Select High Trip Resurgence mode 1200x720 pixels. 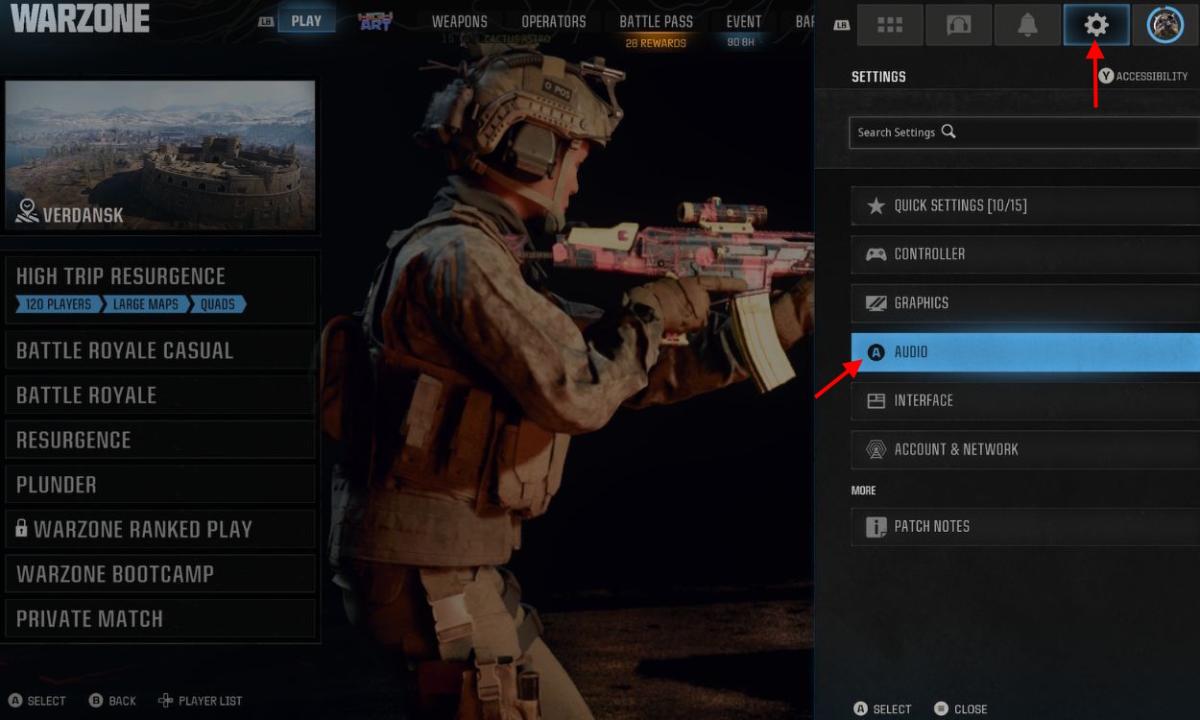pos(160,289)
